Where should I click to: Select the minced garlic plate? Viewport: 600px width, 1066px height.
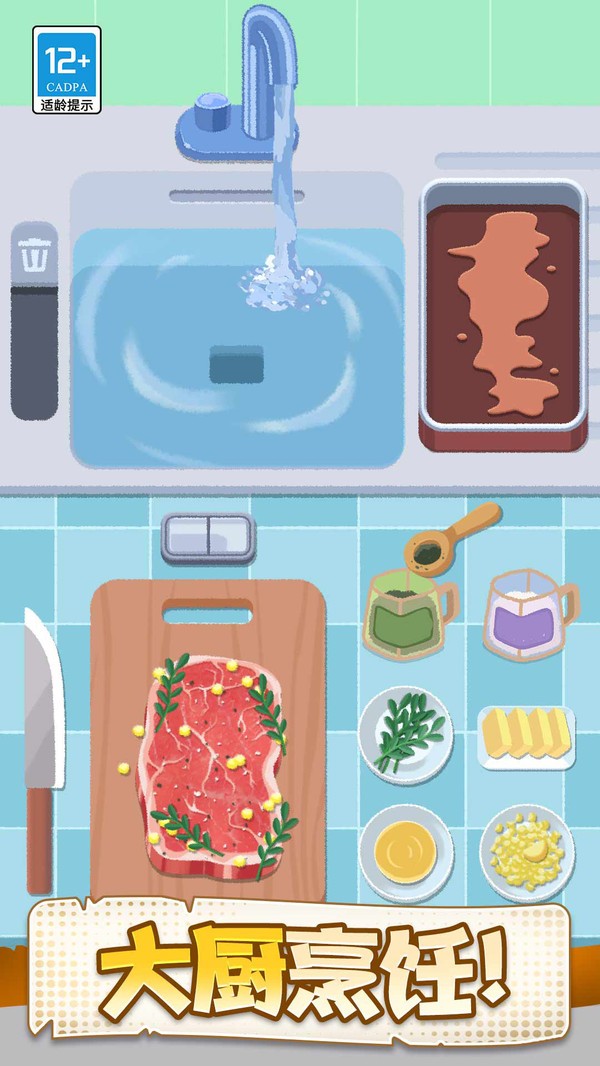526,852
